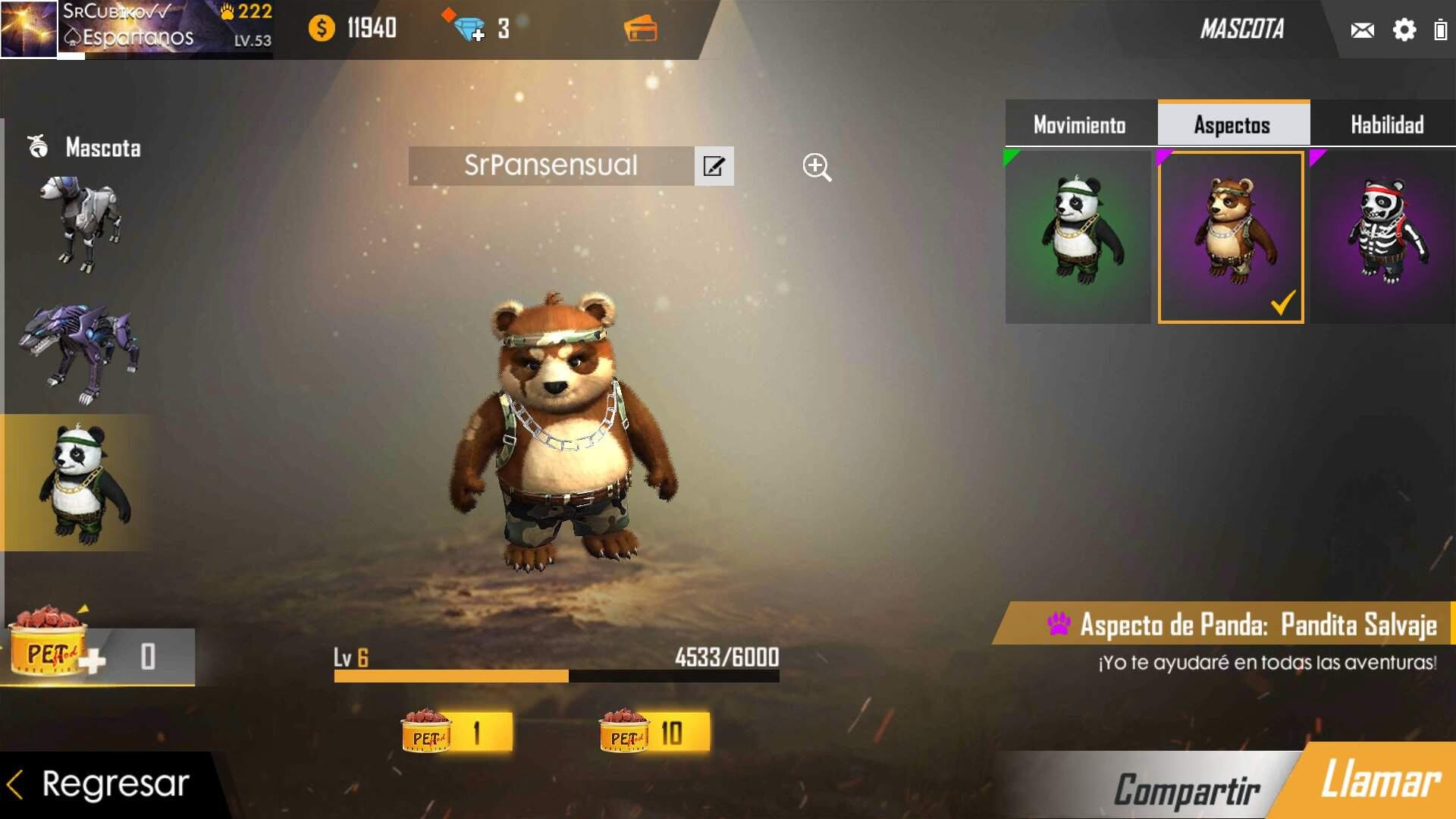The image size is (1456, 819).
Task: Pick the skeleton panda skin
Action: 1383,237
